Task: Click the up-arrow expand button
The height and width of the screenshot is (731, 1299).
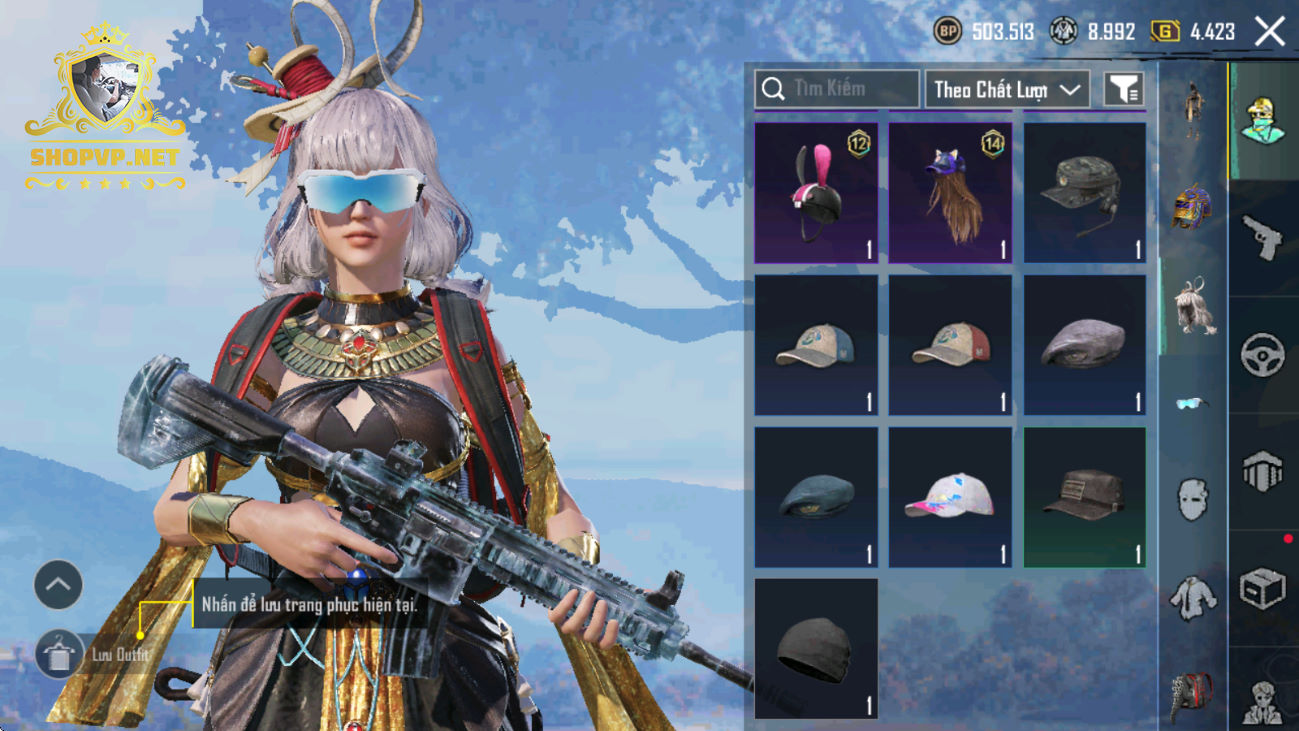Action: [x=58, y=585]
